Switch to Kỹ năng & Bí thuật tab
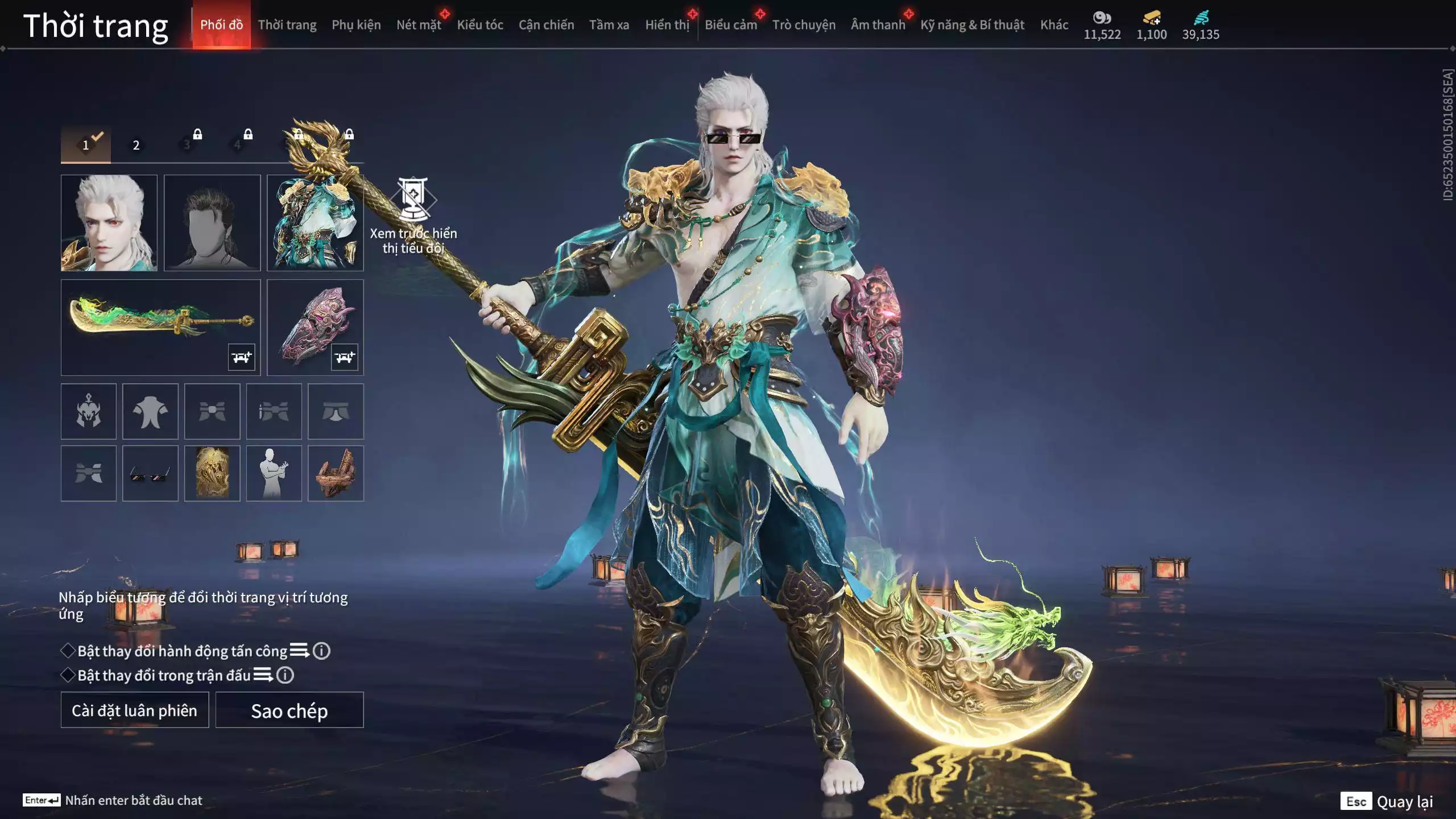This screenshot has width=1456, height=819. (x=972, y=25)
